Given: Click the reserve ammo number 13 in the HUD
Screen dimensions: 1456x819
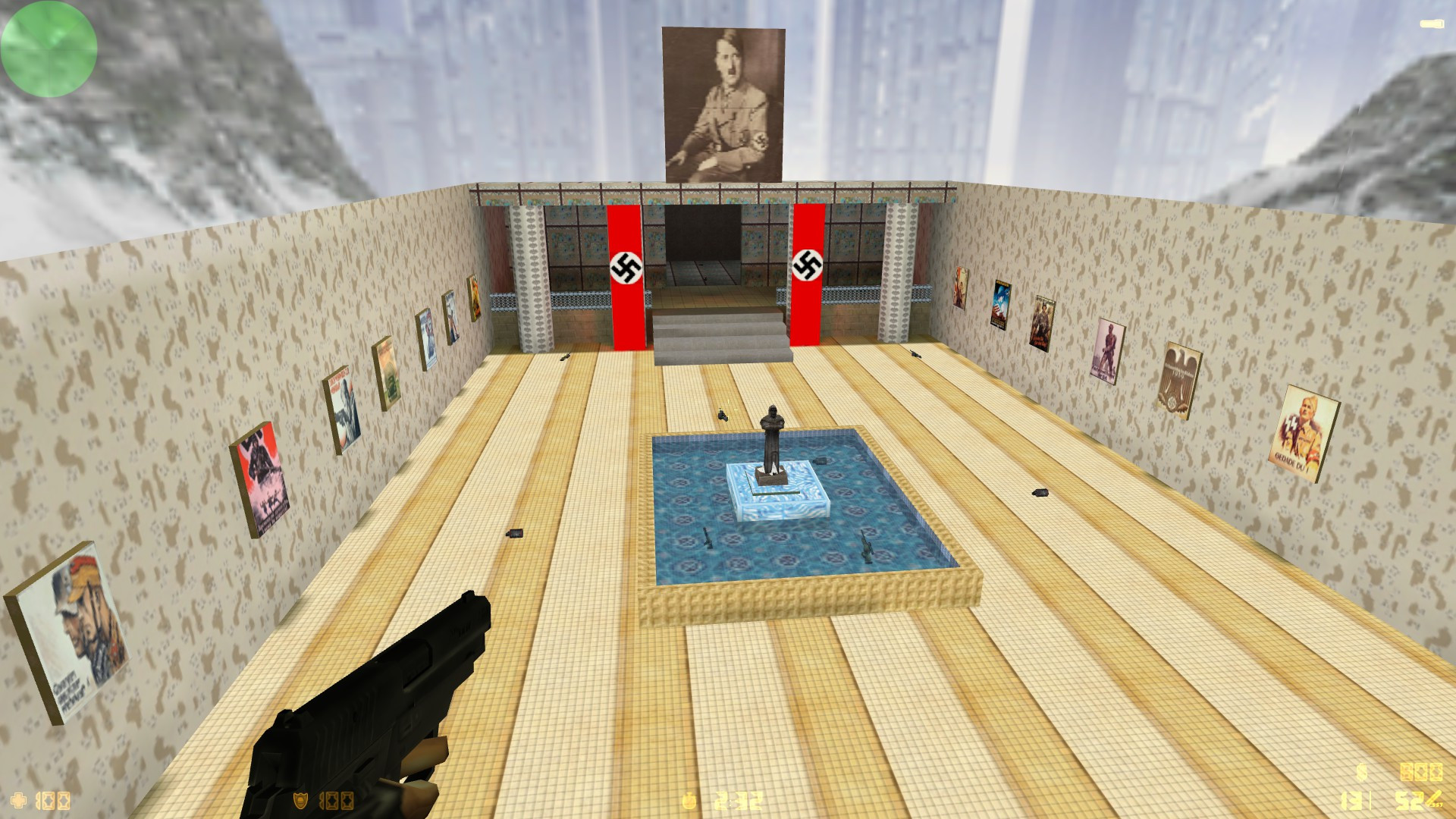Looking at the screenshot, I should [1351, 802].
